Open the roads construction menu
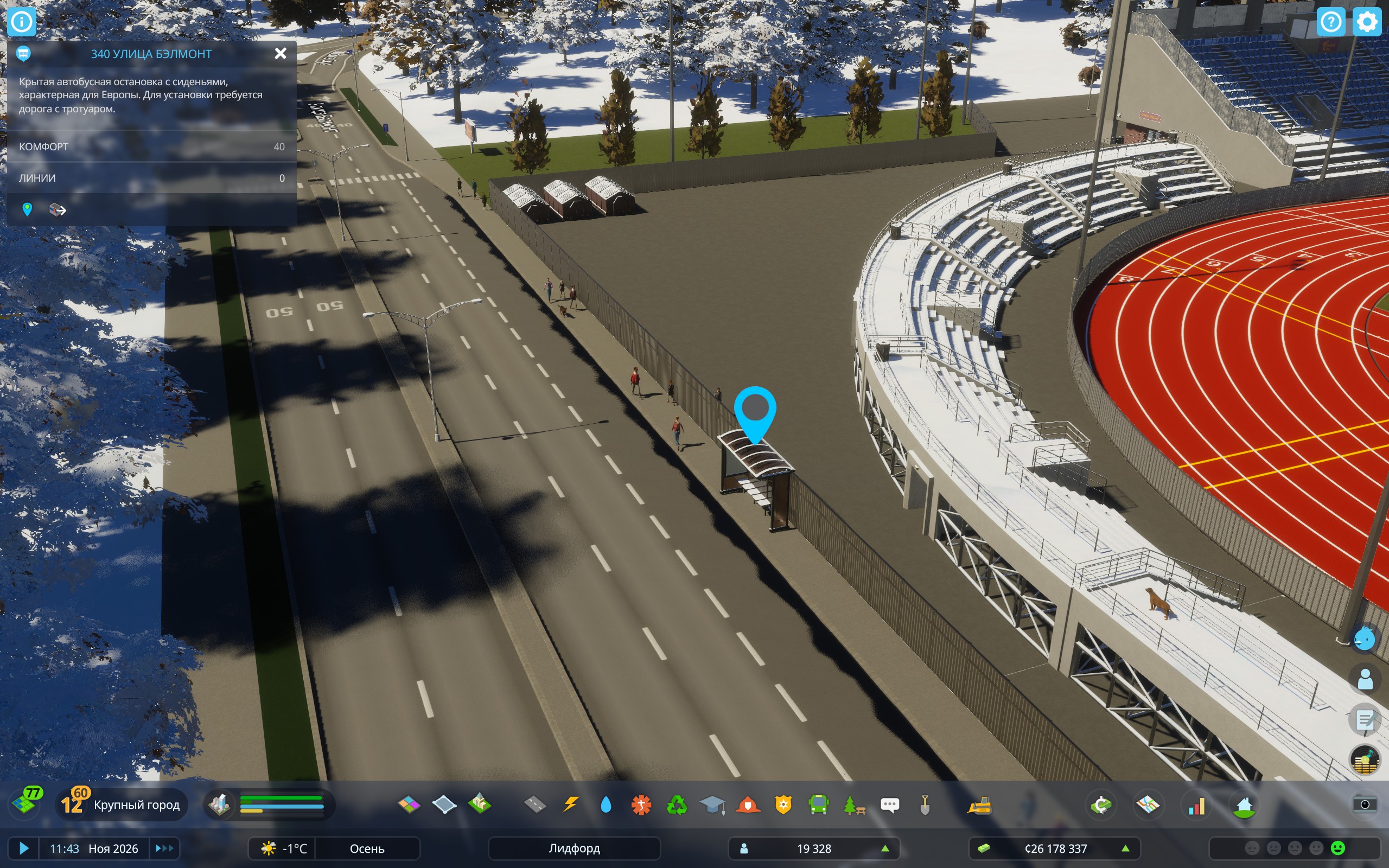Viewport: 1389px width, 868px height. click(534, 805)
